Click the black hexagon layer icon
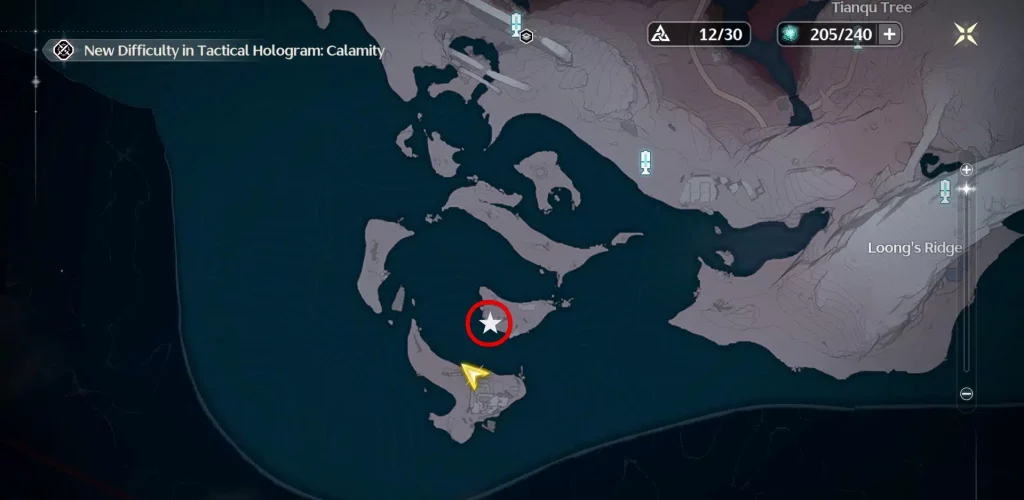The height and width of the screenshot is (500, 1024). pyautogui.click(x=526, y=37)
